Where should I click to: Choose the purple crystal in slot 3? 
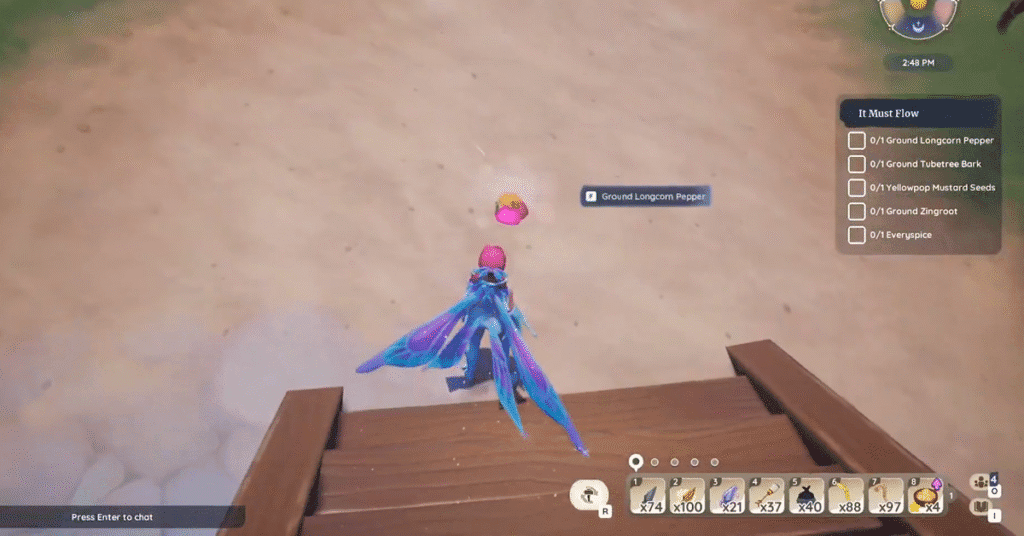tap(728, 496)
